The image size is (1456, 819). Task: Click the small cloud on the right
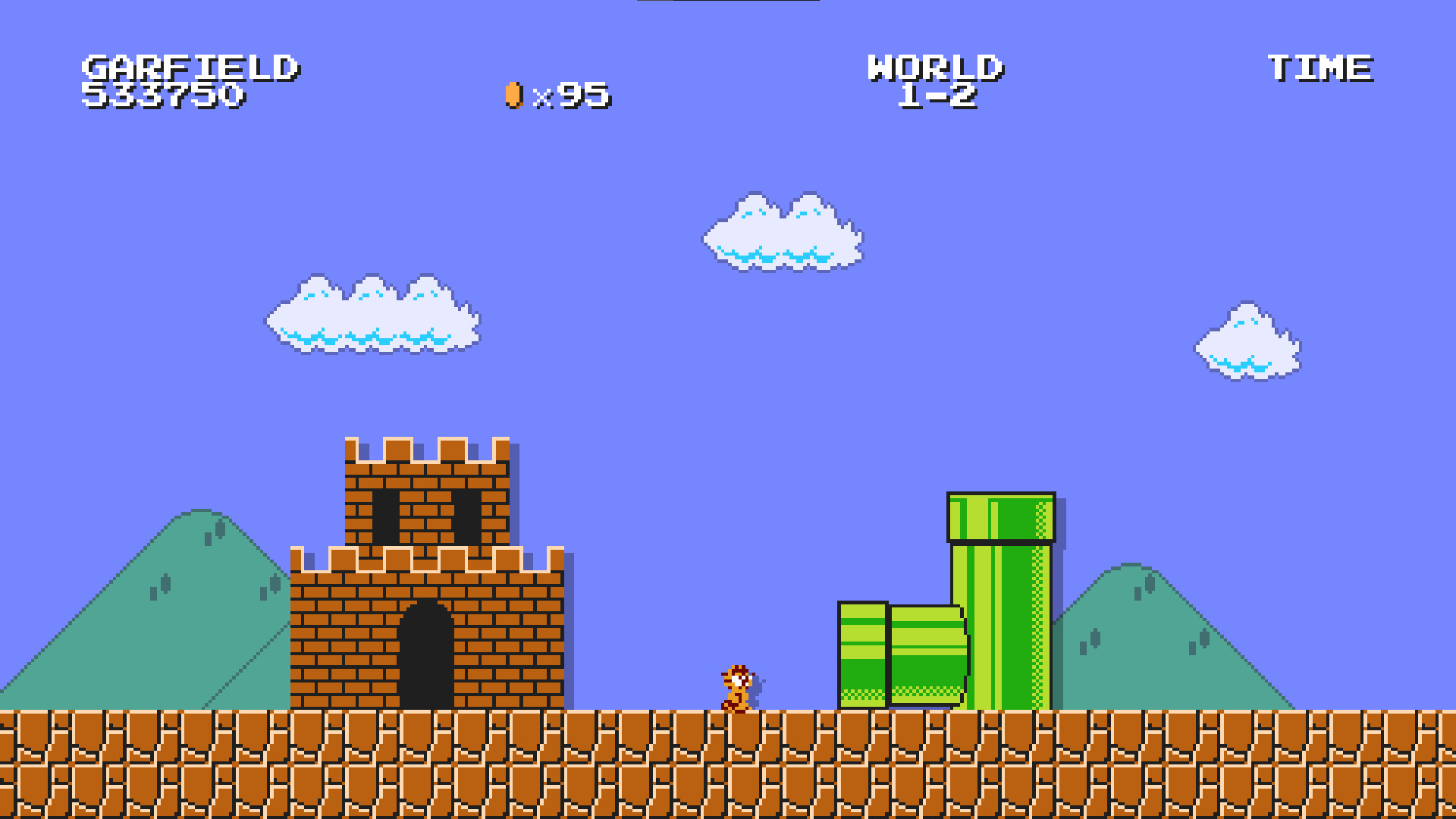point(1247,341)
